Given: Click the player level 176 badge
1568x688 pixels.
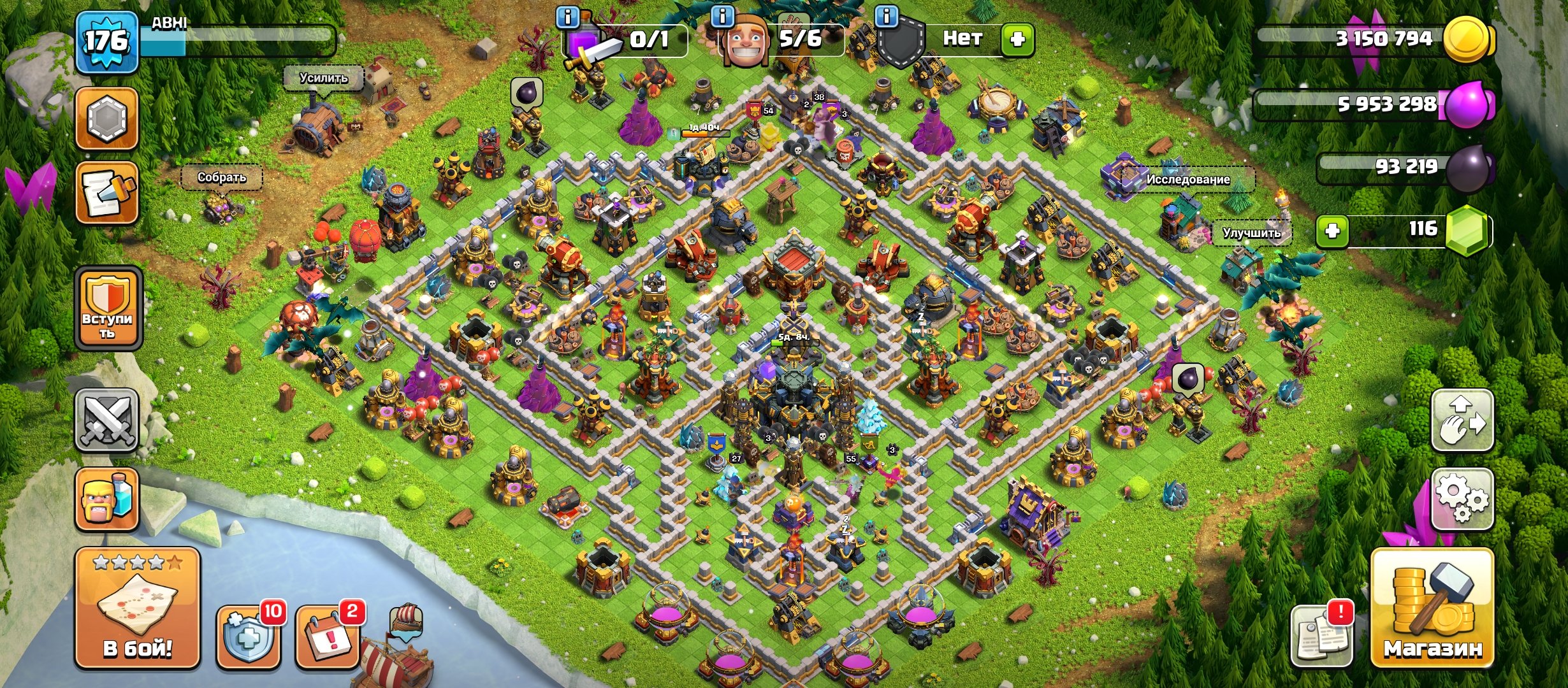Looking at the screenshot, I should click(105, 41).
